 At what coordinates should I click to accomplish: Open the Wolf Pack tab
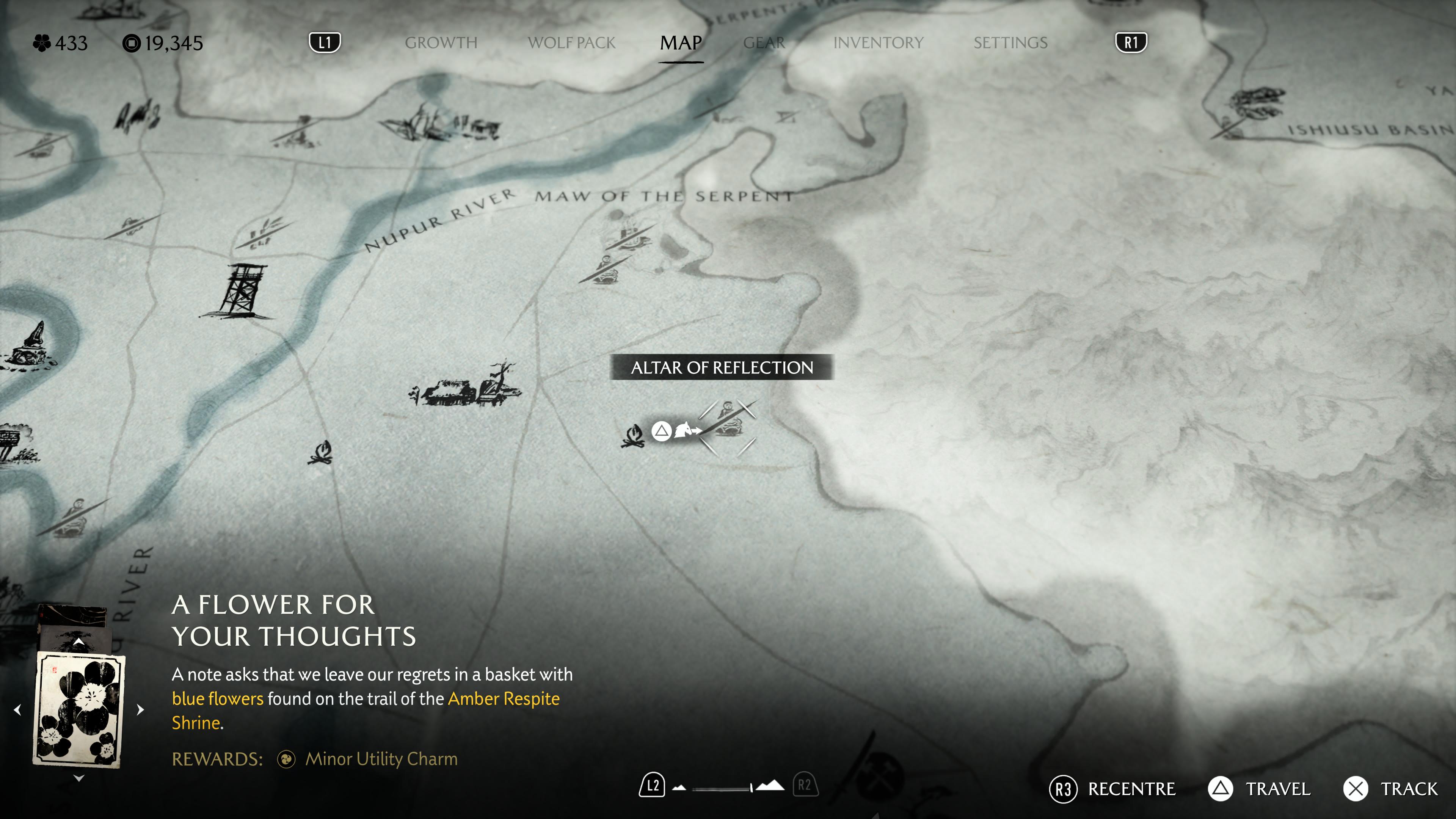571,43
